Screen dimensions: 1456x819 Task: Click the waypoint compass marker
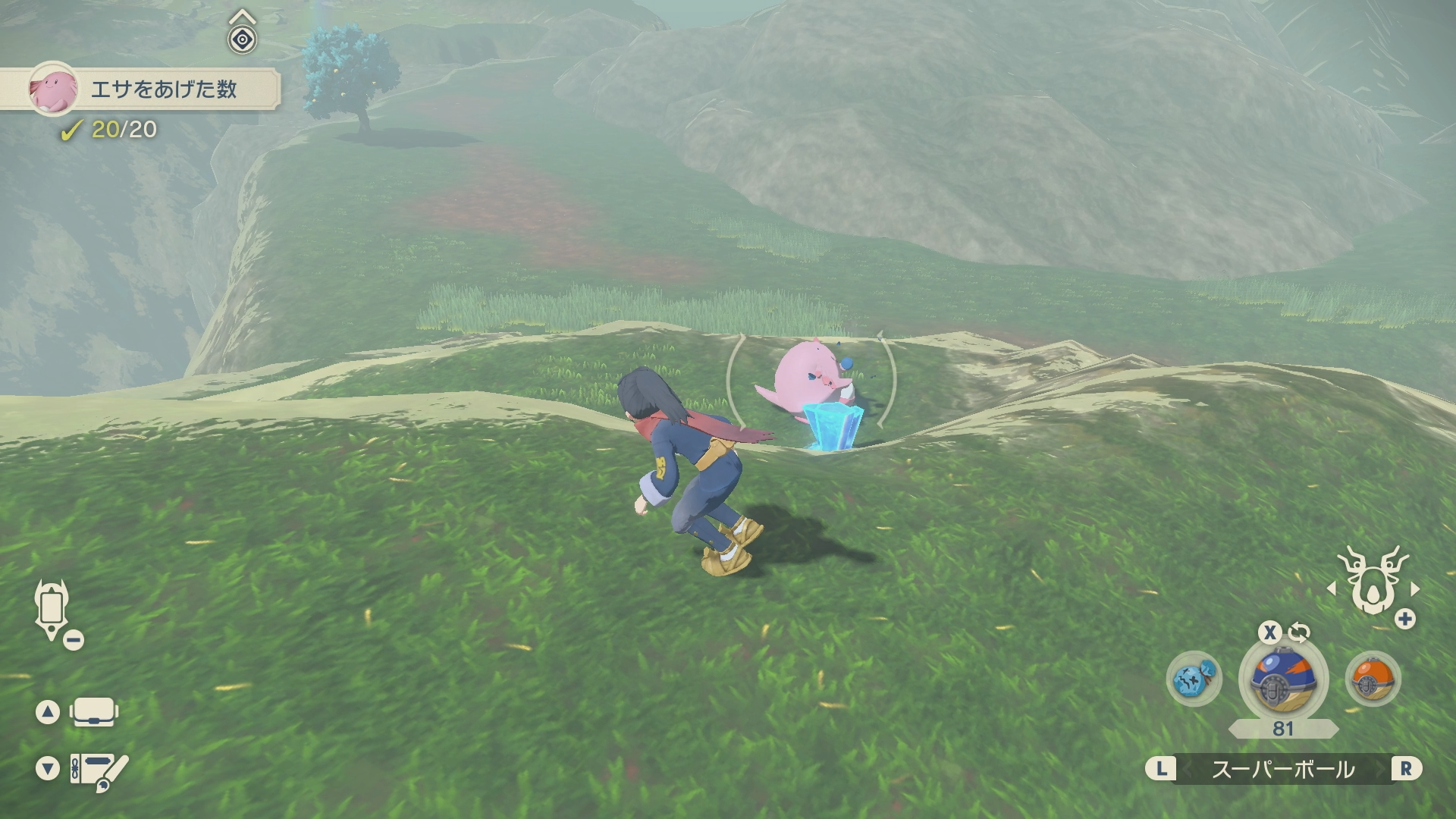(242, 38)
